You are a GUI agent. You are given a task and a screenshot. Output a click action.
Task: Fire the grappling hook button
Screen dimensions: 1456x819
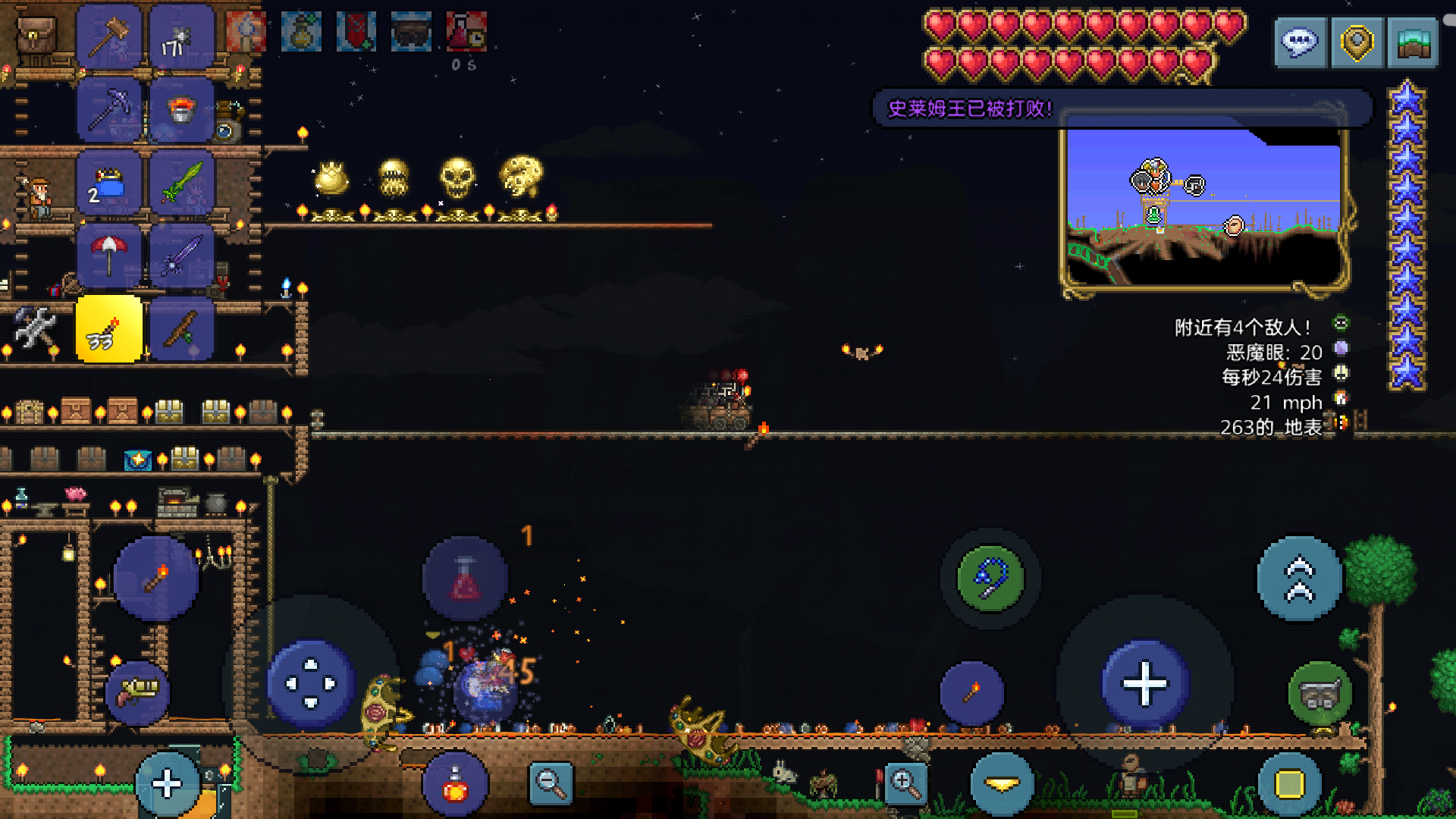click(x=990, y=579)
